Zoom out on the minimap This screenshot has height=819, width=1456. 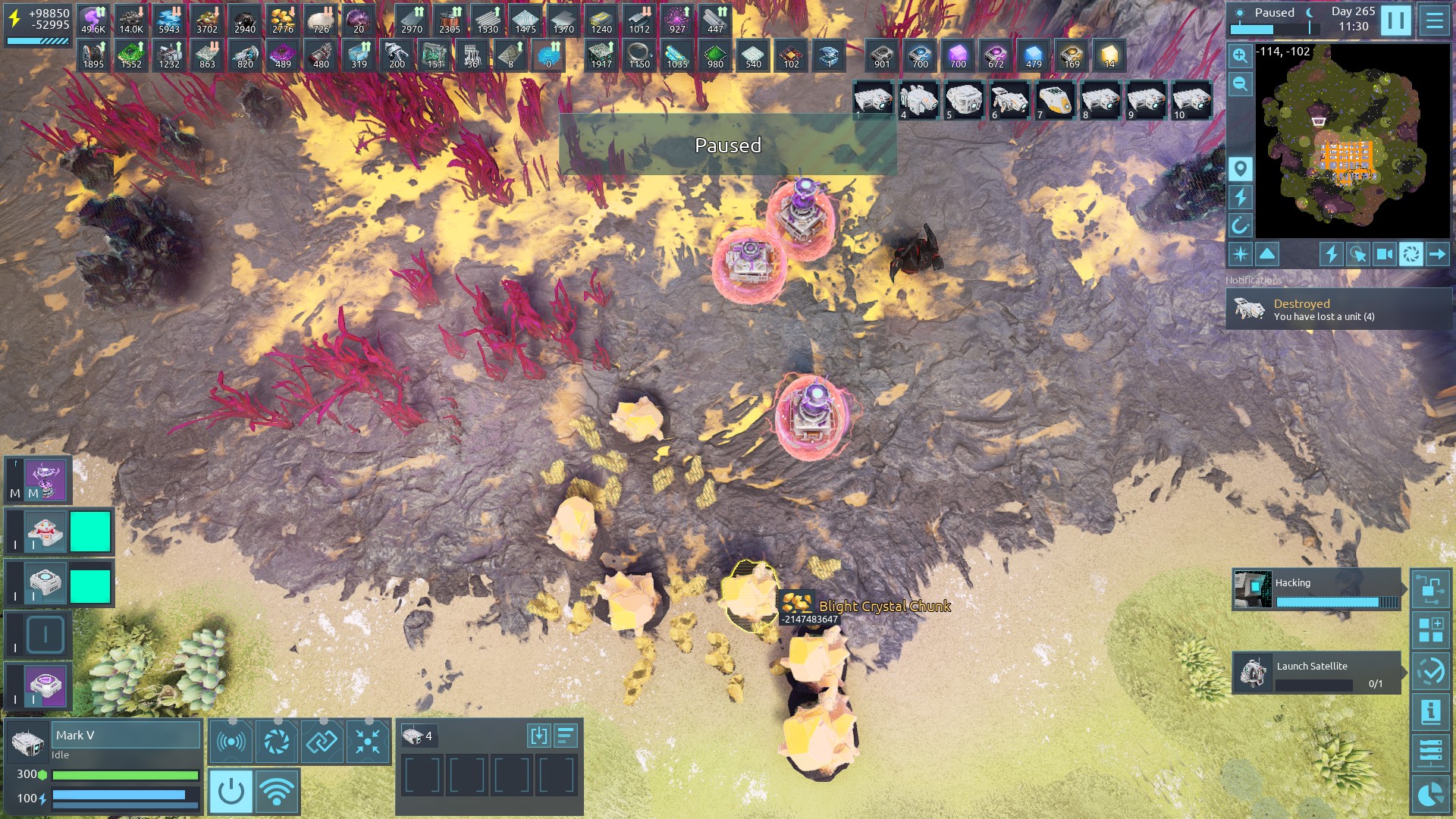point(1240,84)
